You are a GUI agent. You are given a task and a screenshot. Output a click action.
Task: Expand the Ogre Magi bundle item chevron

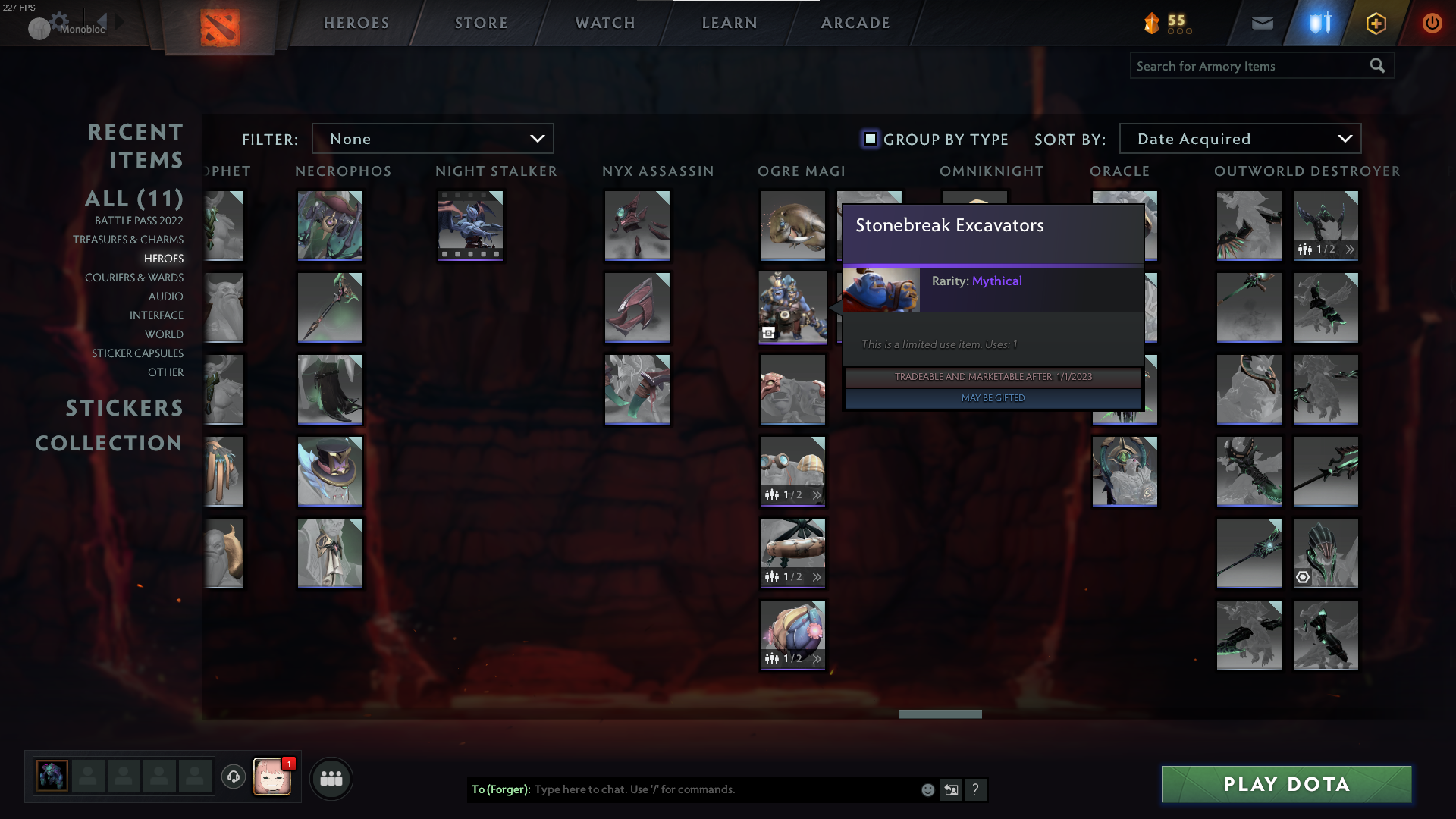(x=817, y=494)
